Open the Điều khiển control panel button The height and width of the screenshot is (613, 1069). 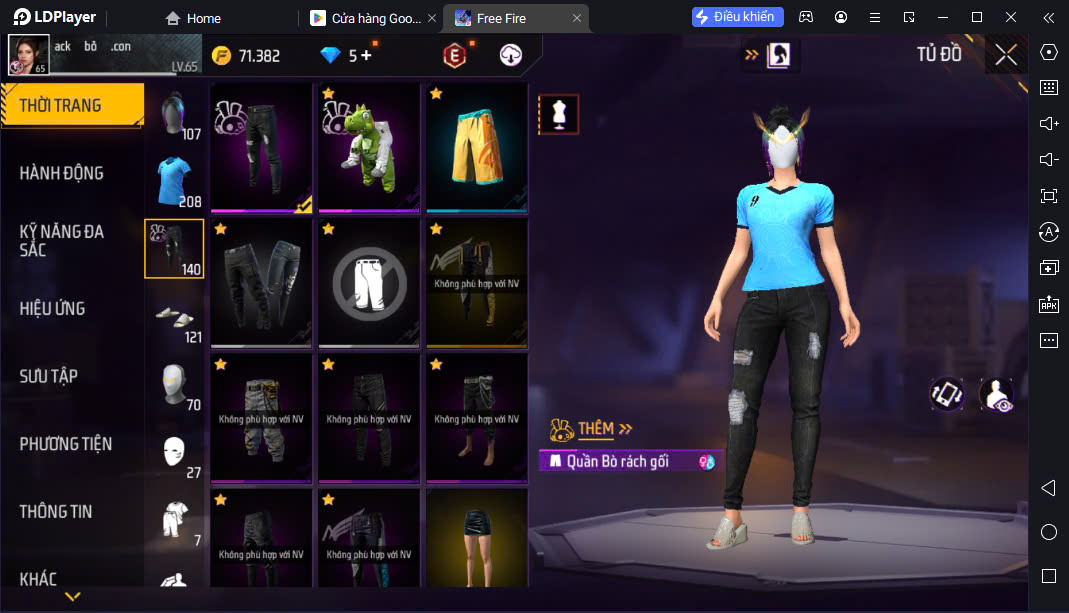pyautogui.click(x=738, y=17)
